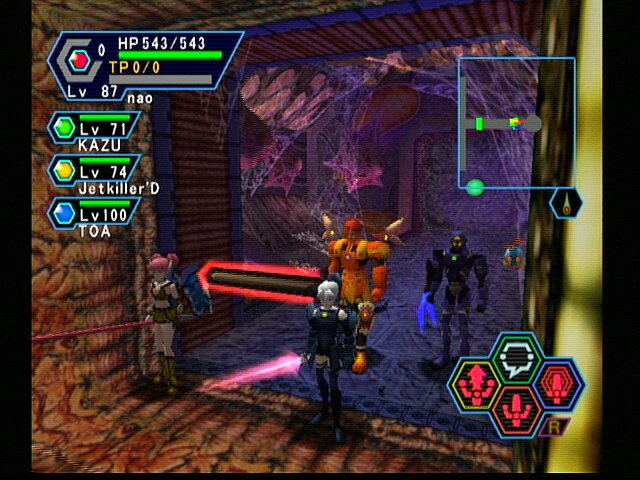Select TOA's level 100 party entry
Screen dimensions: 640x480
90,217
